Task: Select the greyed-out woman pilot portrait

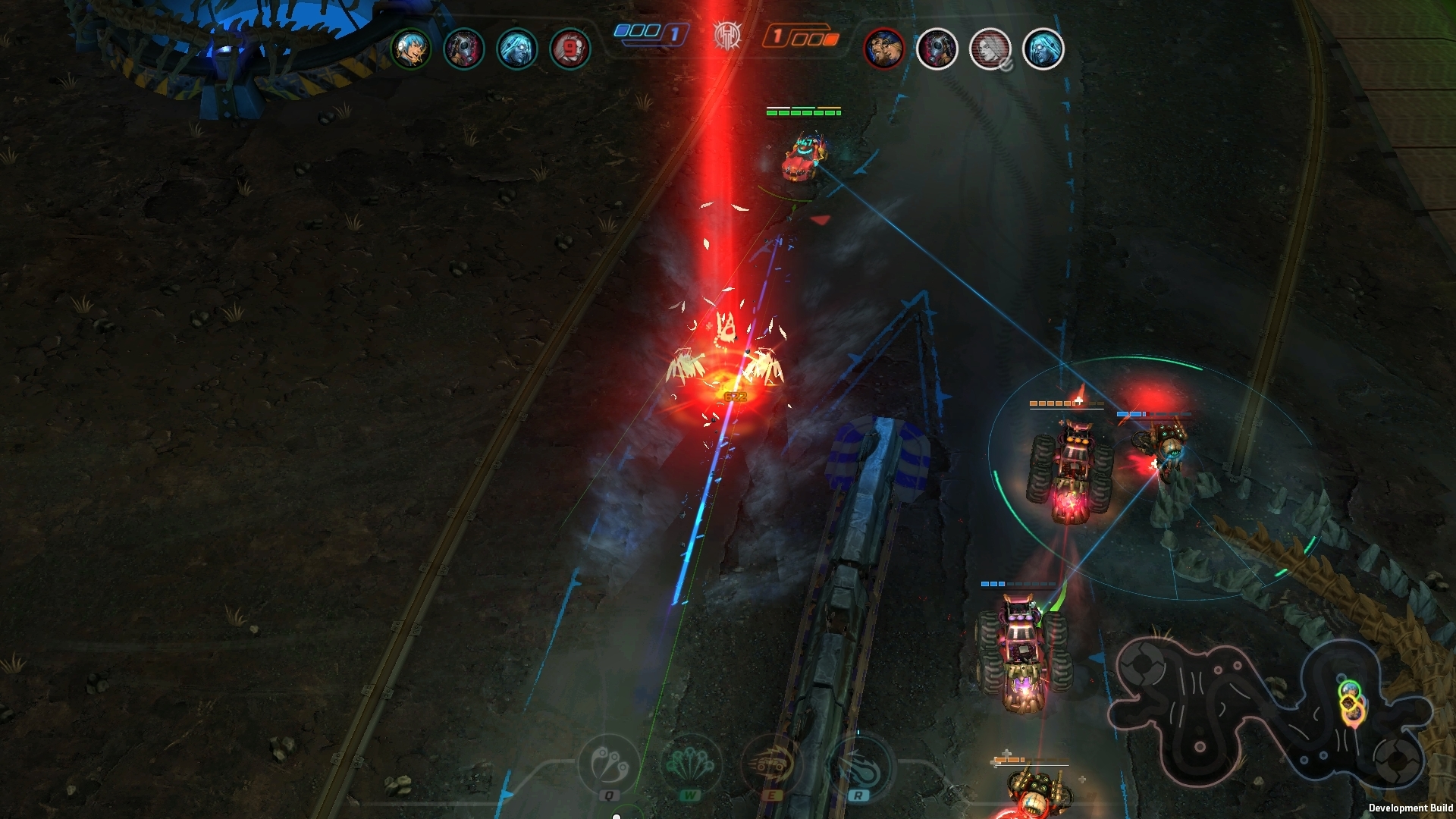Action: pyautogui.click(x=990, y=49)
